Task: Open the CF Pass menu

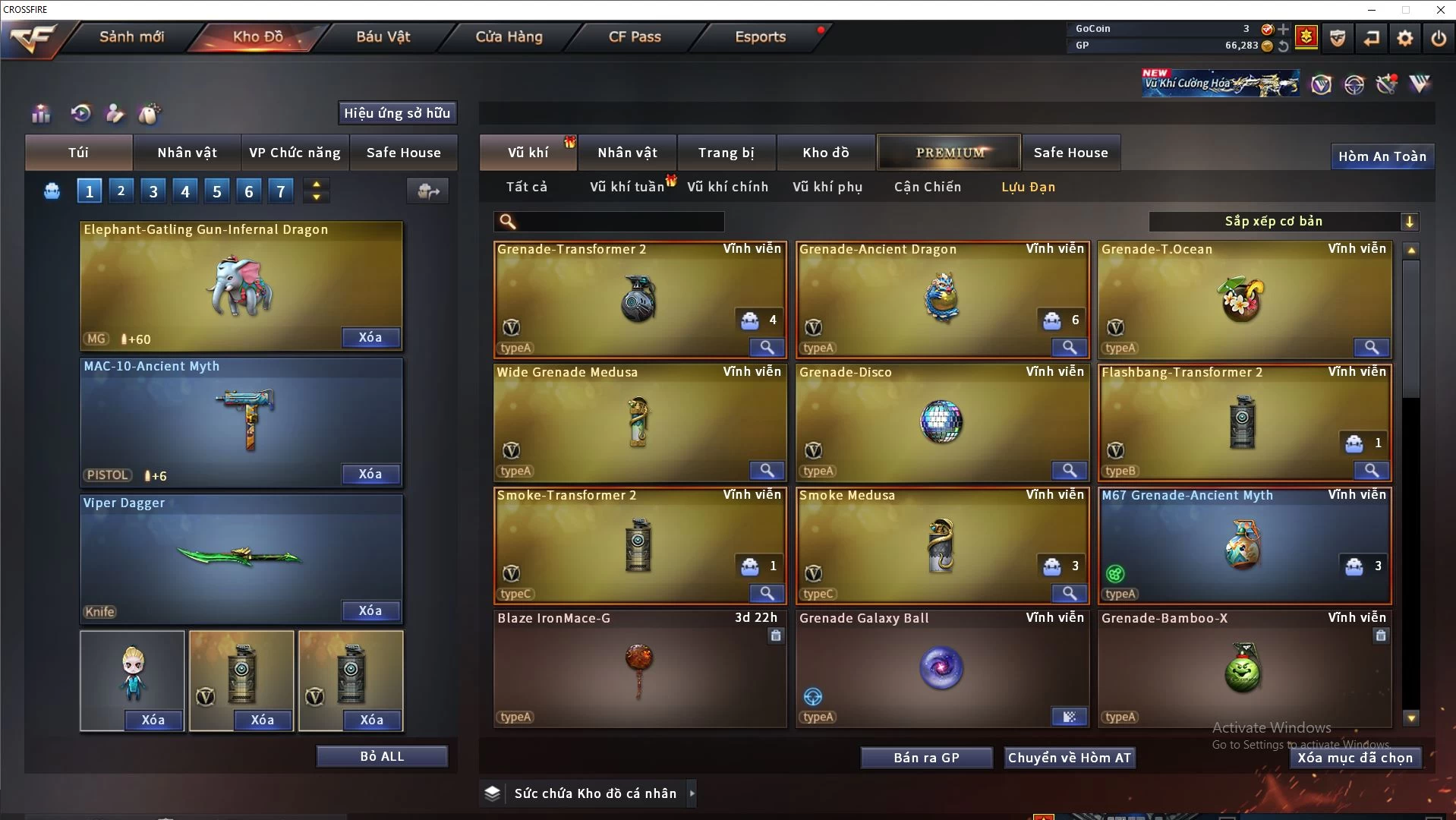Action: (635, 36)
